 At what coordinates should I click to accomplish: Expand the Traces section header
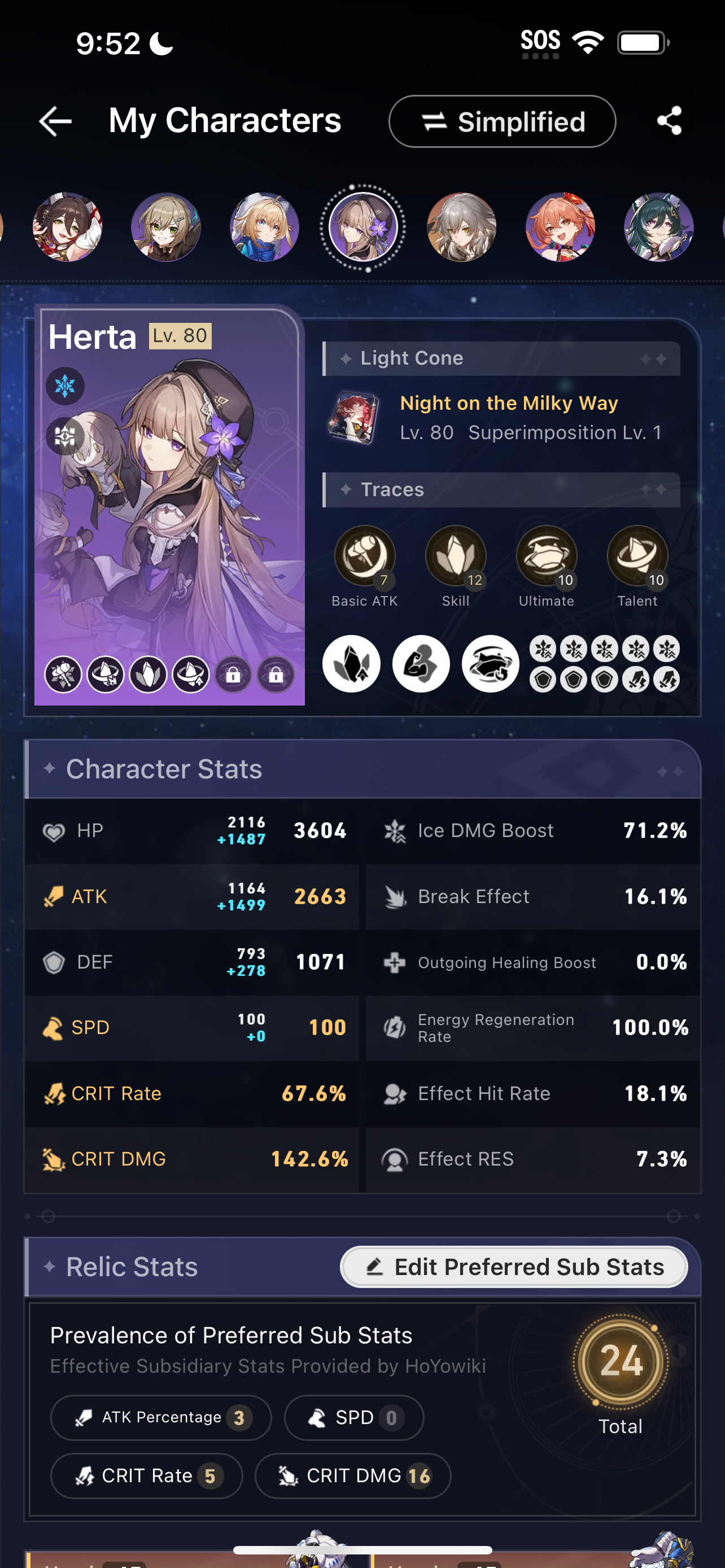[x=502, y=489]
